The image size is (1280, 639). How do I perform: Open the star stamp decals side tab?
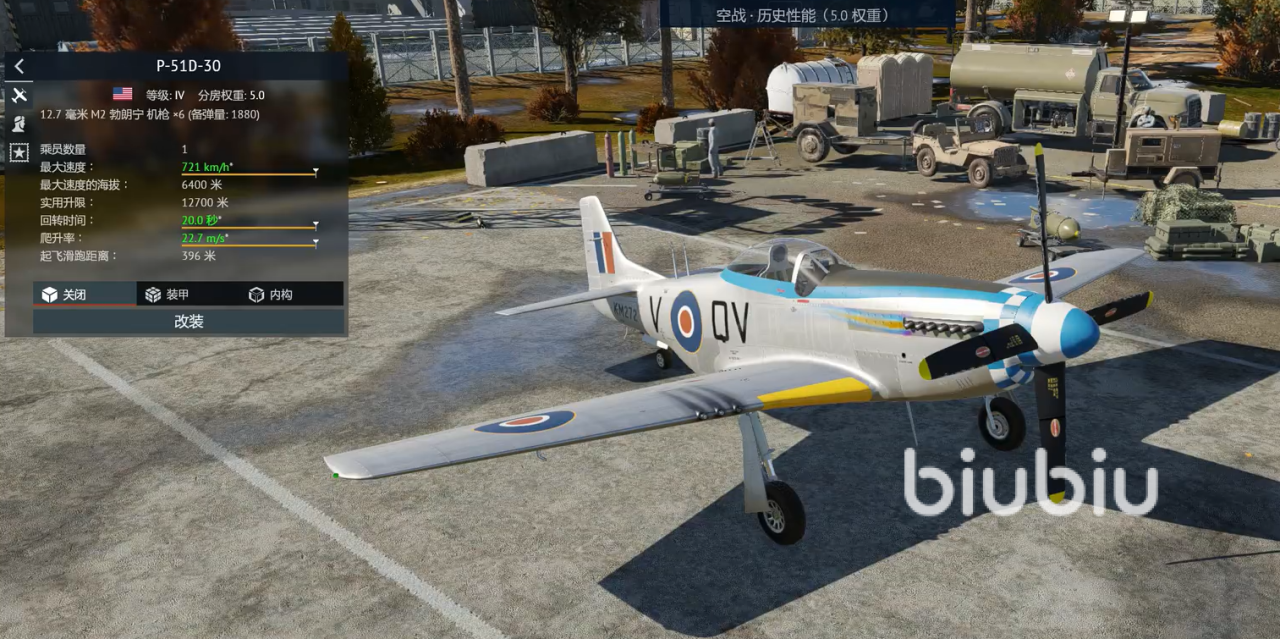pyautogui.click(x=19, y=152)
